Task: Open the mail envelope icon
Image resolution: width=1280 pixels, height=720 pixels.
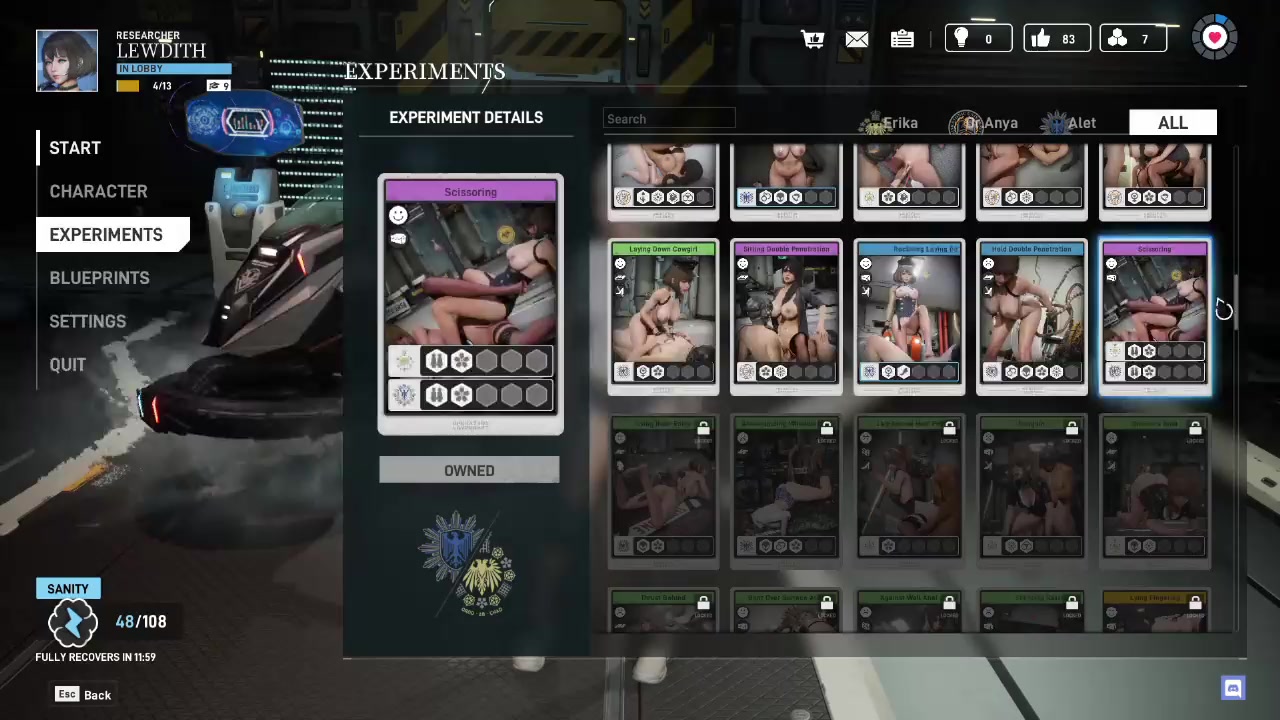Action: pos(857,39)
